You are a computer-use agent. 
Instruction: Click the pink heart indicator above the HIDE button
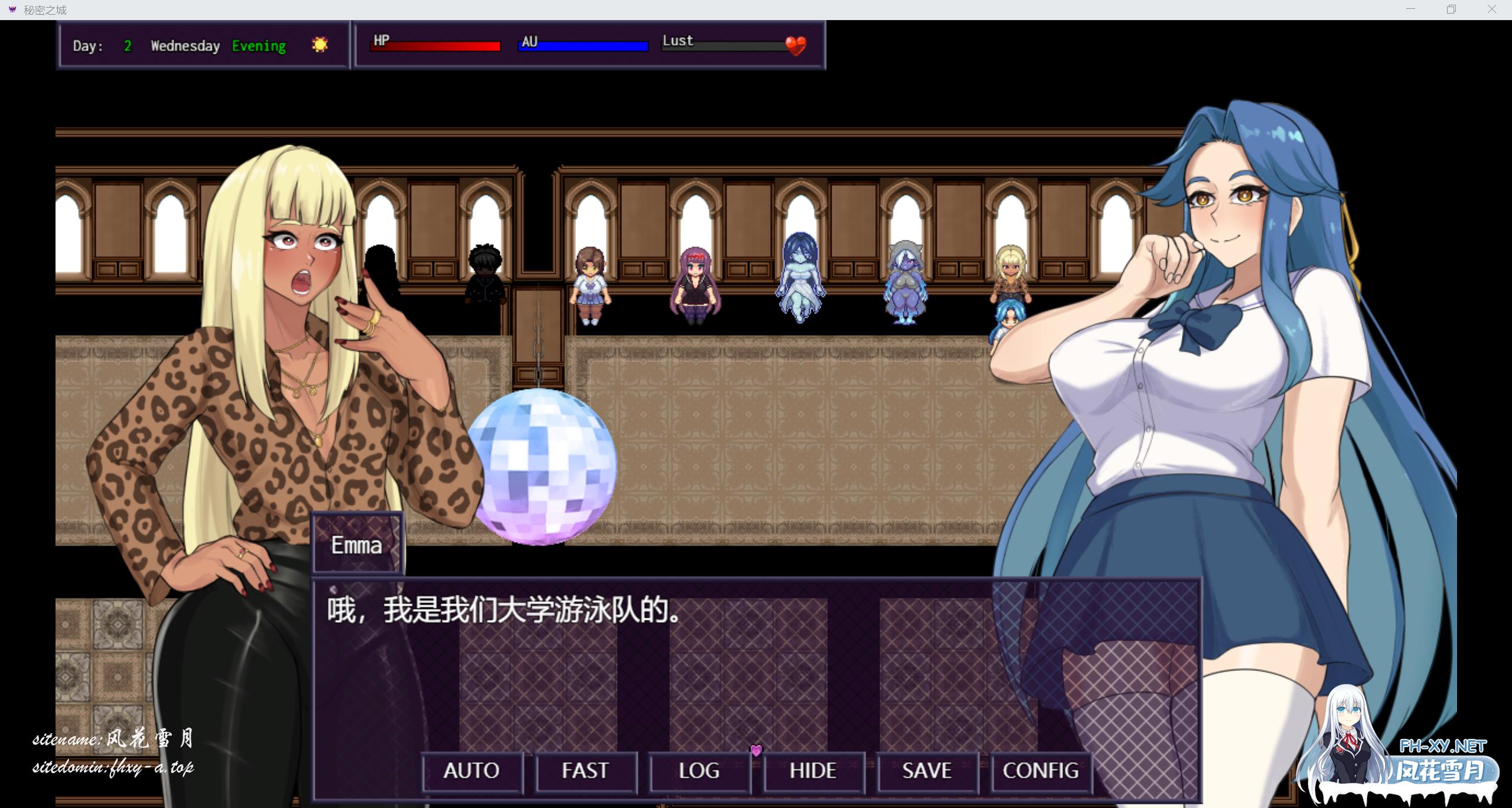pos(755,750)
